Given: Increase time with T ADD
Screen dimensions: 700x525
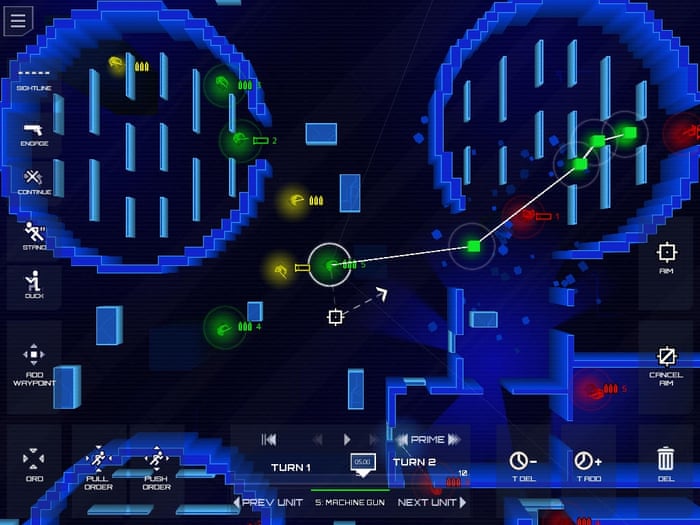Looking at the screenshot, I should point(587,466).
